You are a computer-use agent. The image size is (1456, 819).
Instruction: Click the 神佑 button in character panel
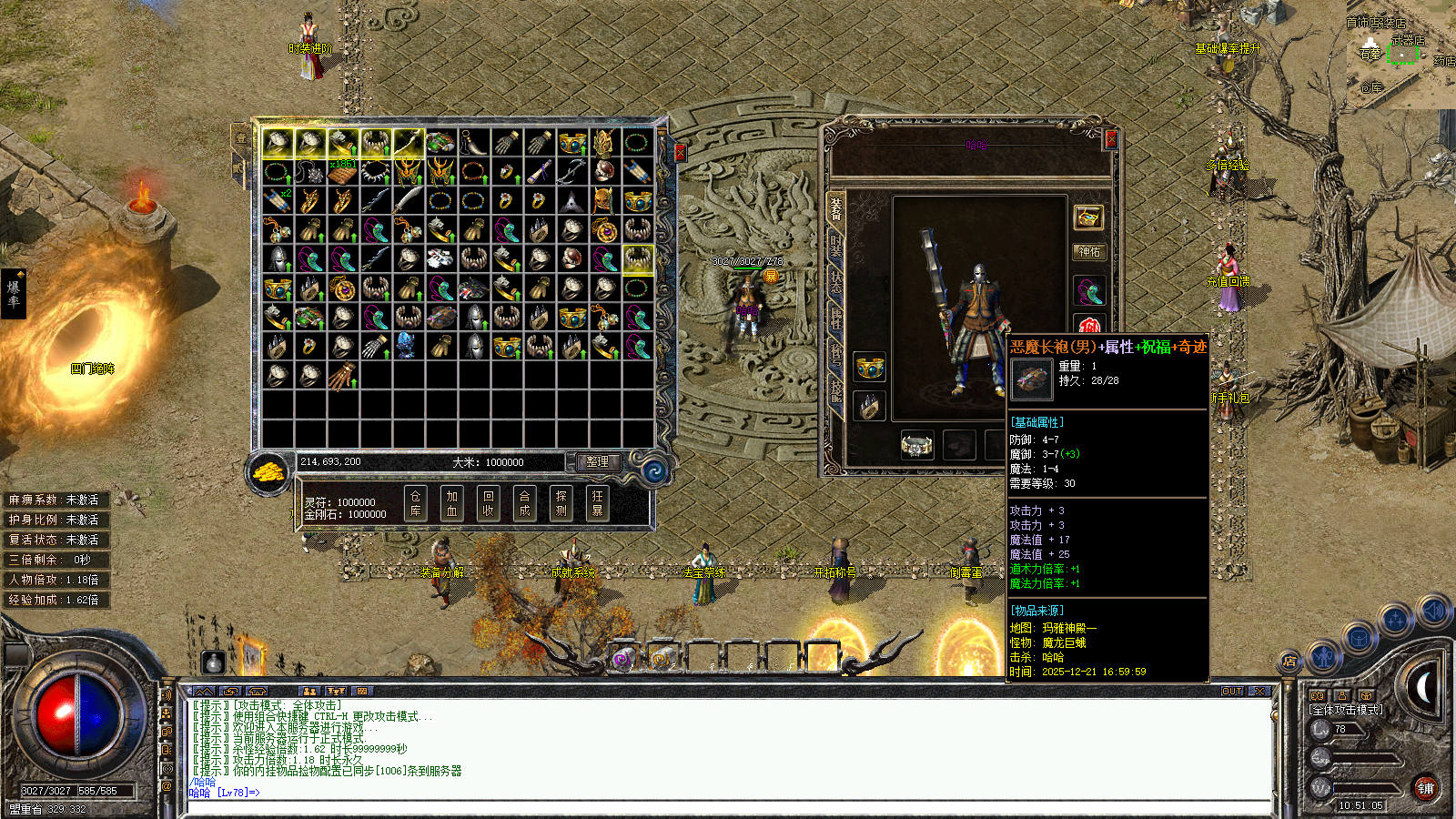(x=1089, y=252)
